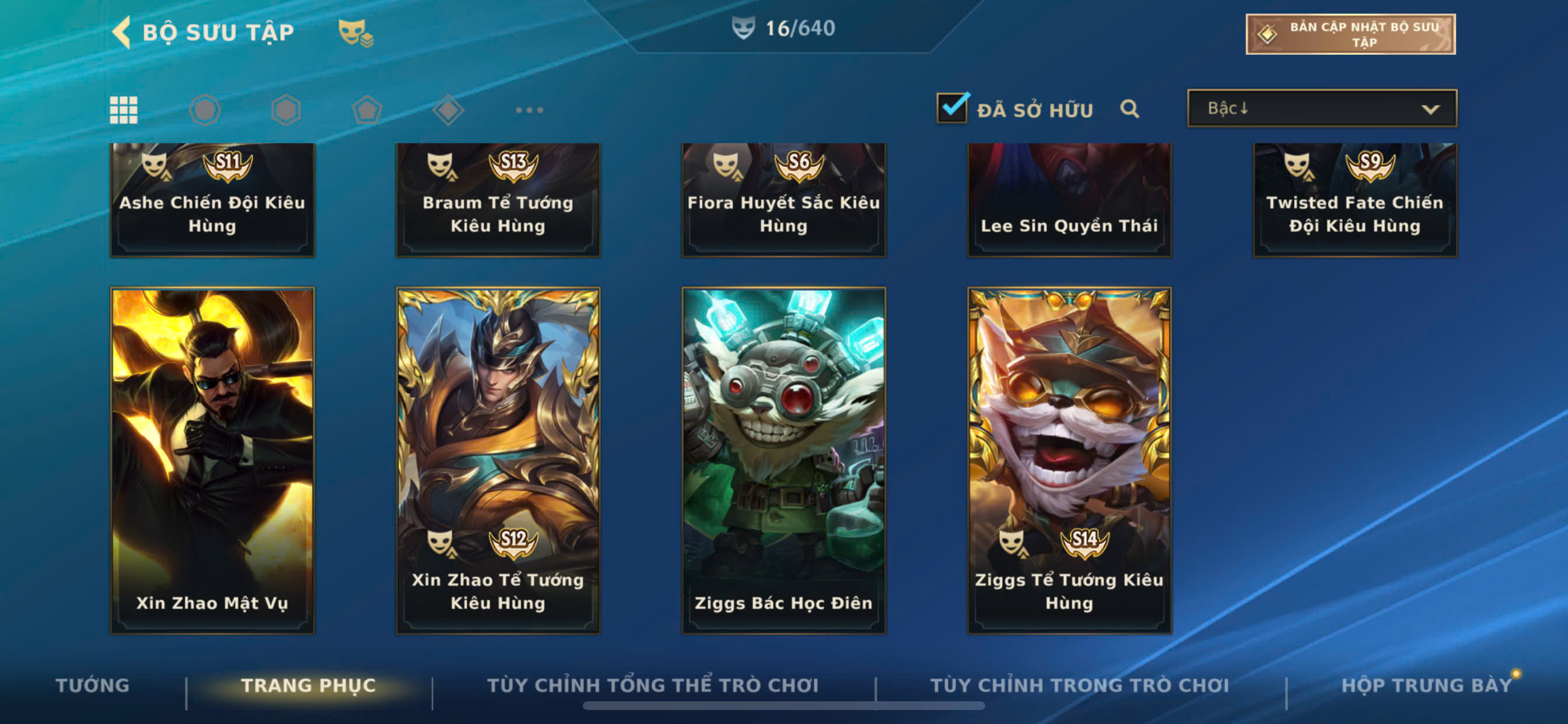1568x724 pixels.
Task: Toggle the Đã Sở Hữu checkbox
Action: point(952,108)
